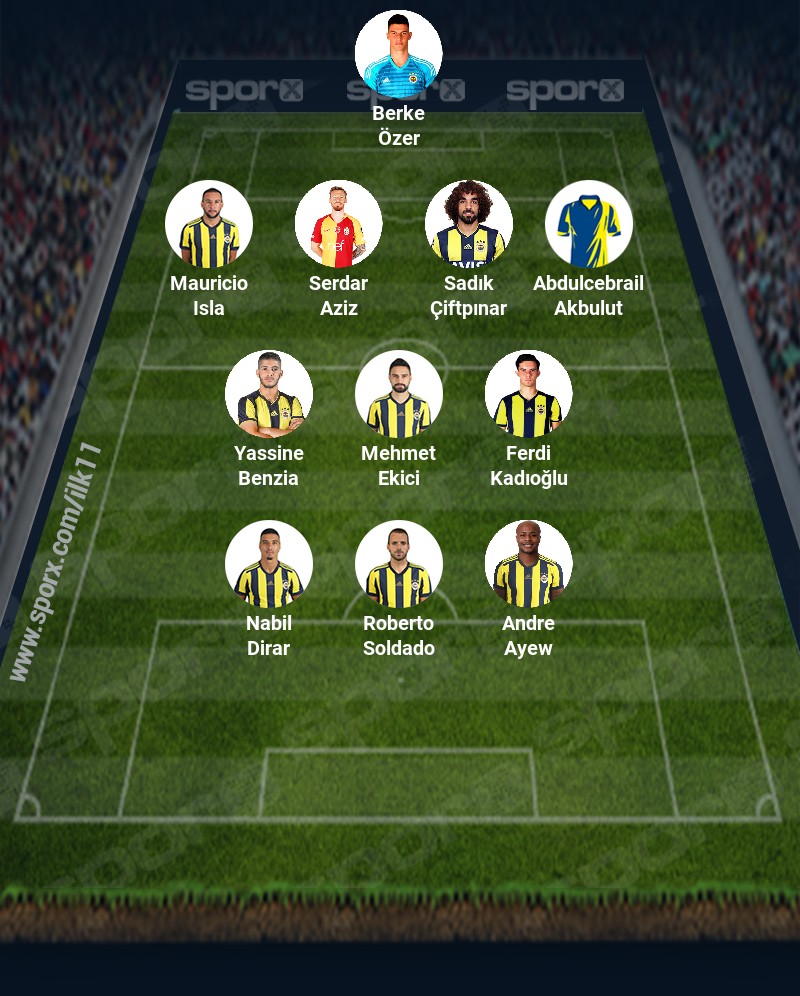Select forward Nabil Dirar

pos(269,564)
